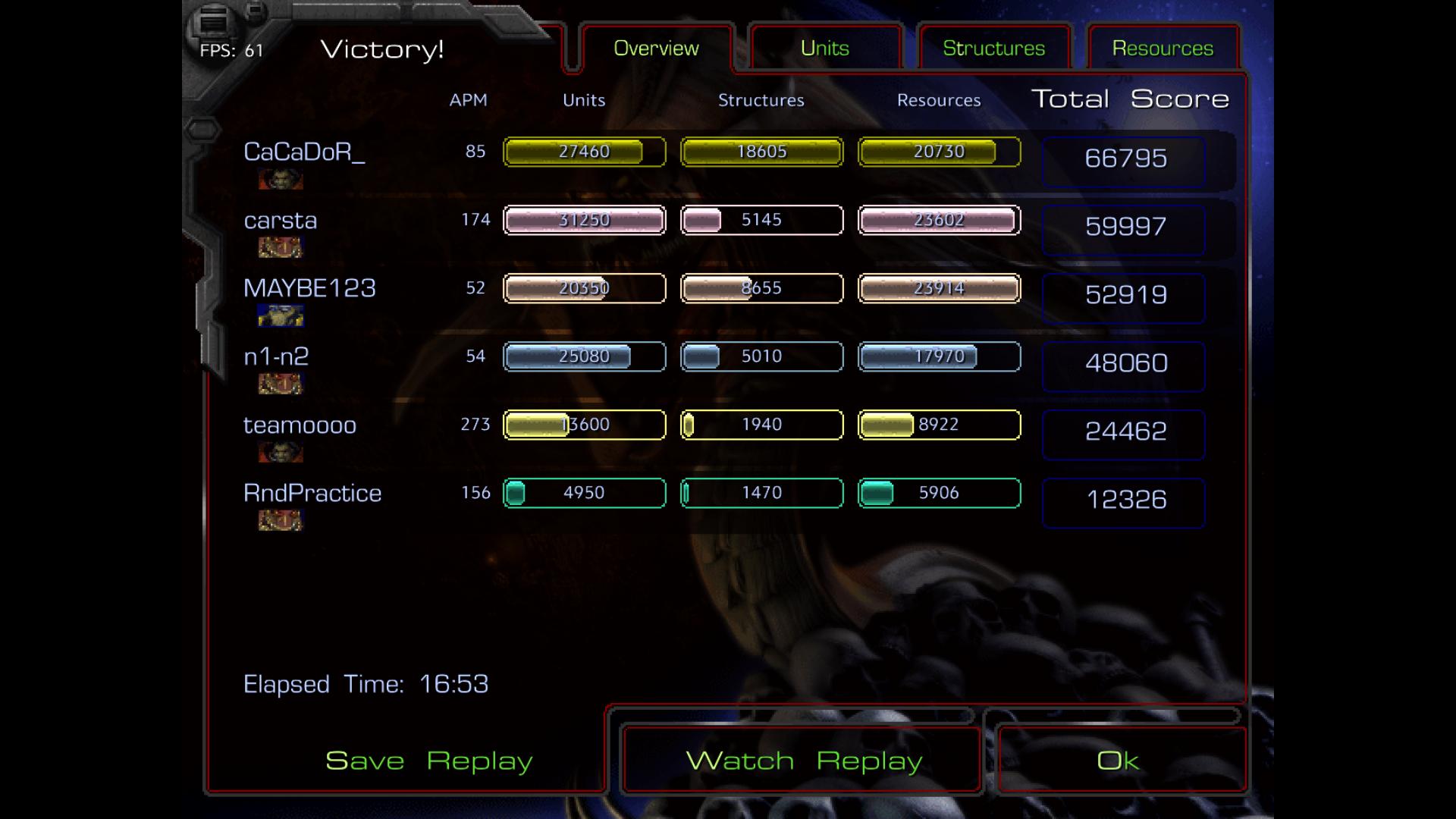
Task: Select the RndPractice player row
Action: [x=312, y=494]
